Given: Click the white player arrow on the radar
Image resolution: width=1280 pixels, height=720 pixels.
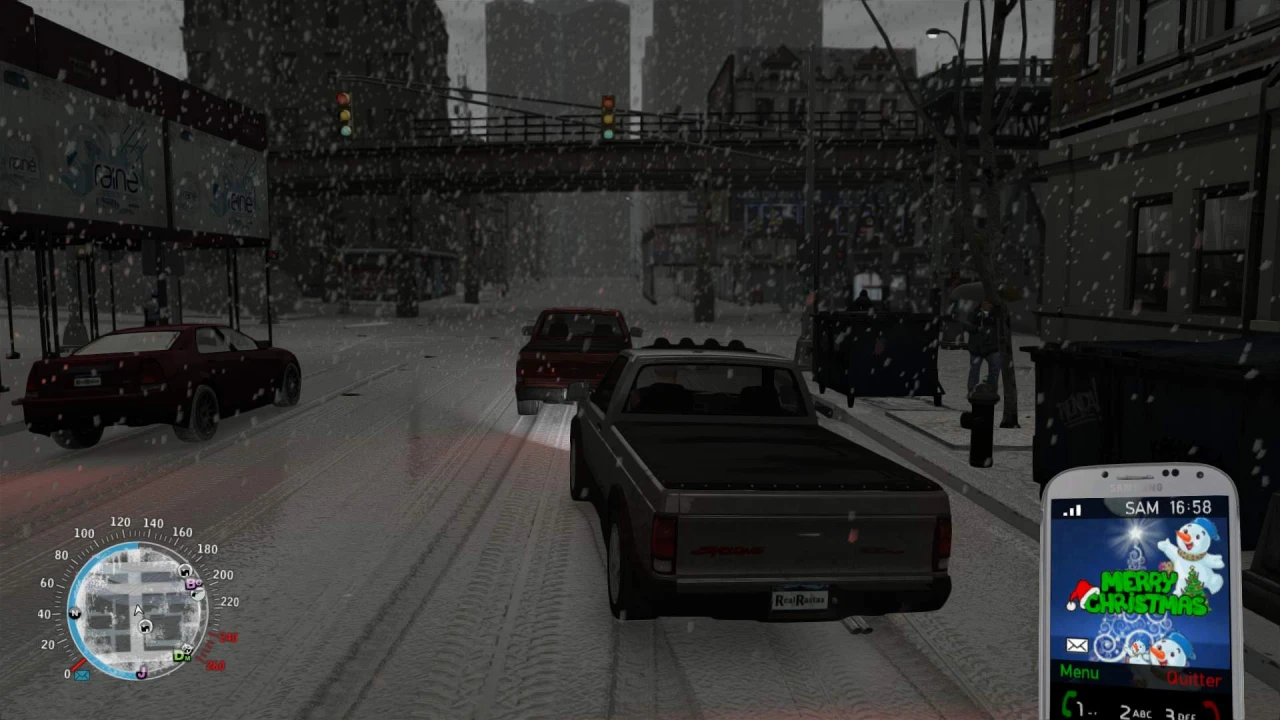Looking at the screenshot, I should (x=137, y=608).
